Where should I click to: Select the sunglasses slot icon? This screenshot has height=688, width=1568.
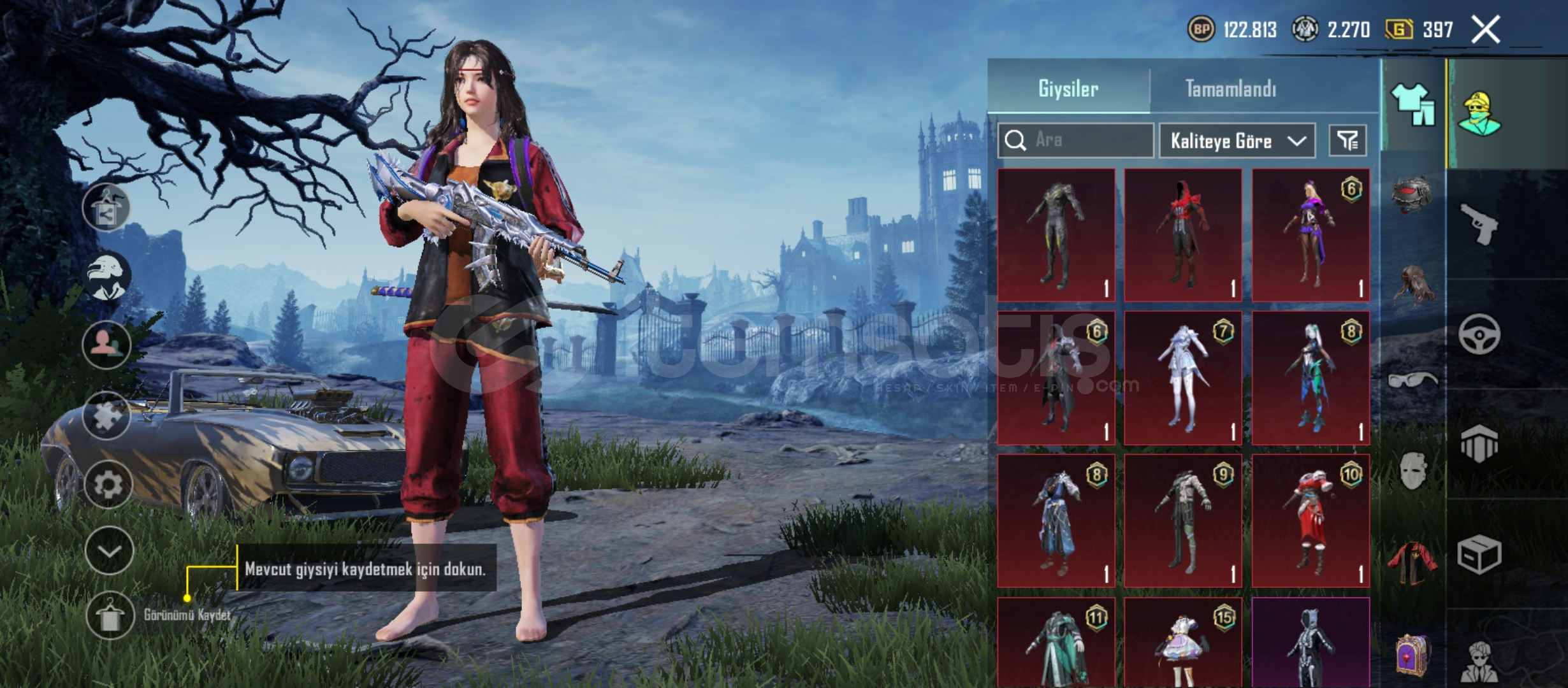pyautogui.click(x=1412, y=380)
